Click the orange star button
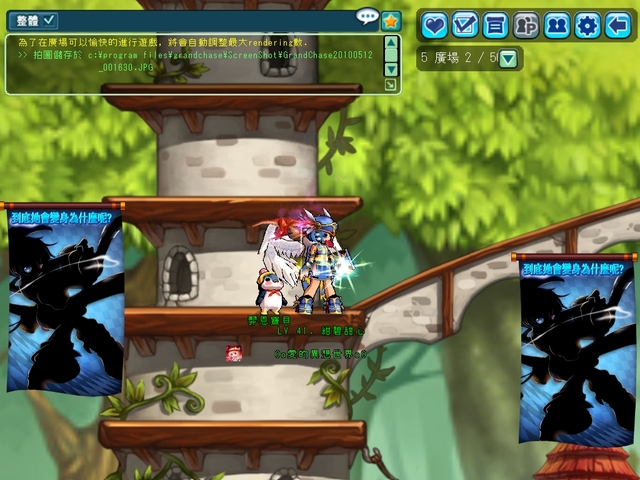Image resolution: width=640 pixels, height=480 pixels. (x=391, y=20)
